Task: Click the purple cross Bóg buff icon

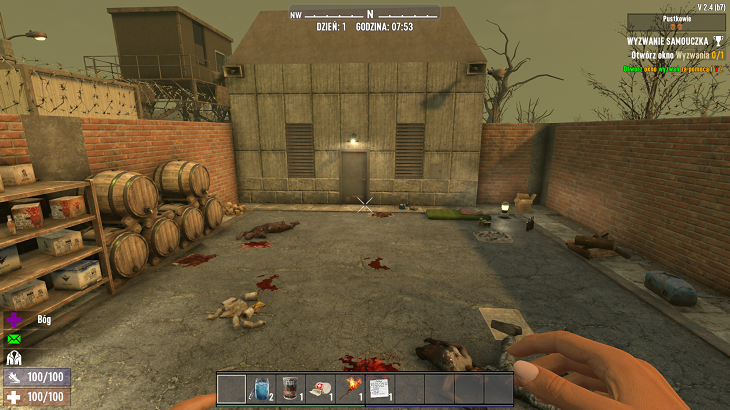Action: click(x=15, y=320)
